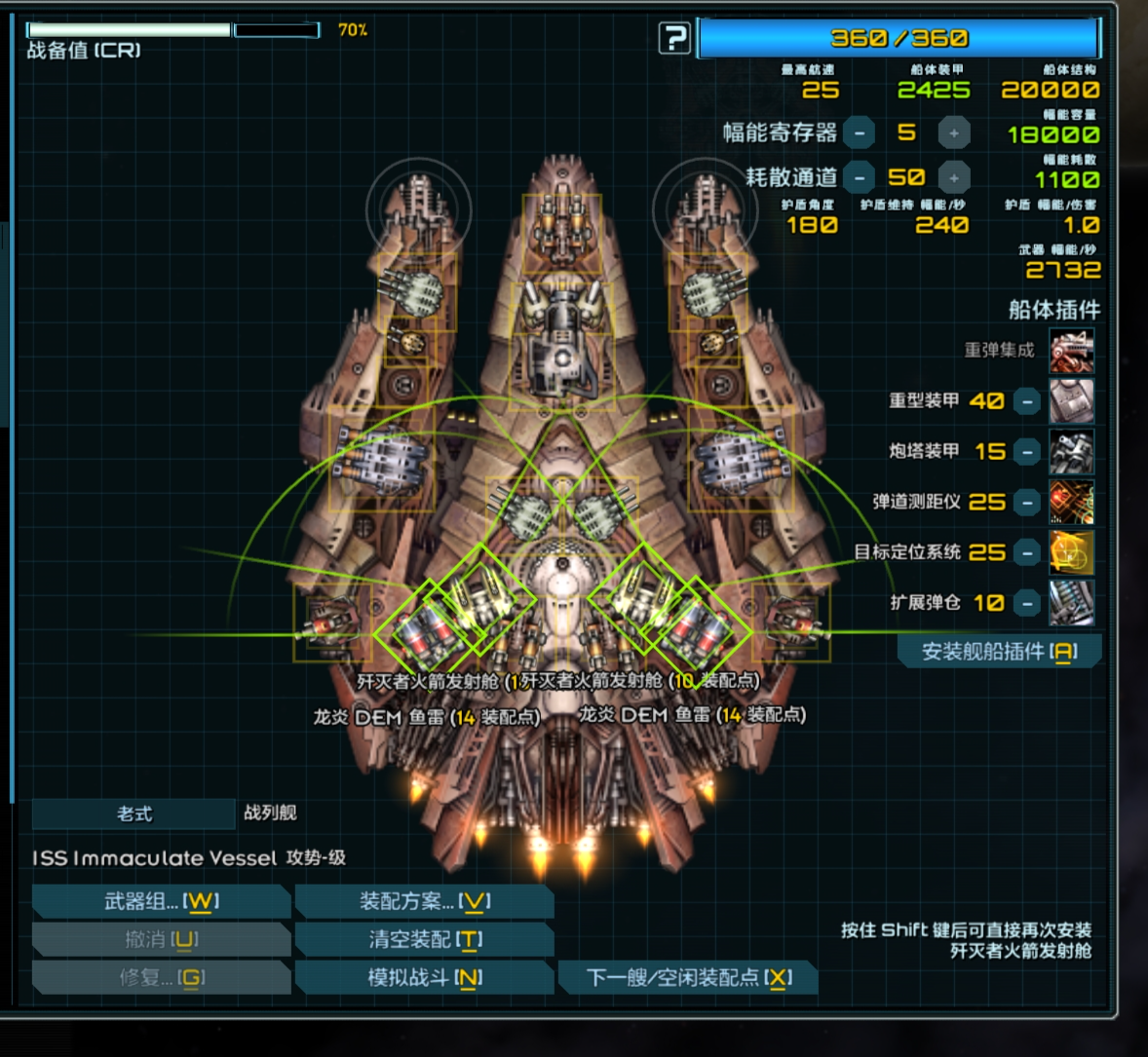This screenshot has height=1057, width=1148.
Task: Select the Heavy Ballistics Integration hullmod icon
Action: point(1071,351)
